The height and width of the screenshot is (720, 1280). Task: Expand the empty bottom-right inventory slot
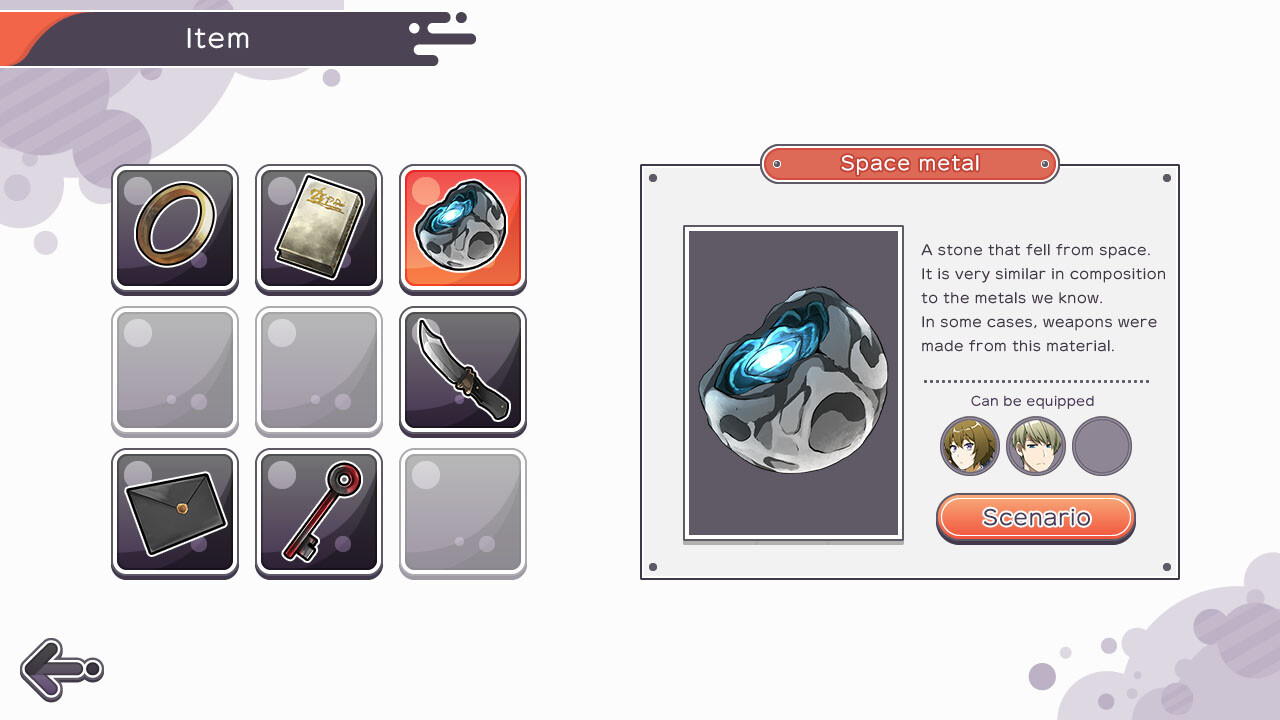(462, 513)
